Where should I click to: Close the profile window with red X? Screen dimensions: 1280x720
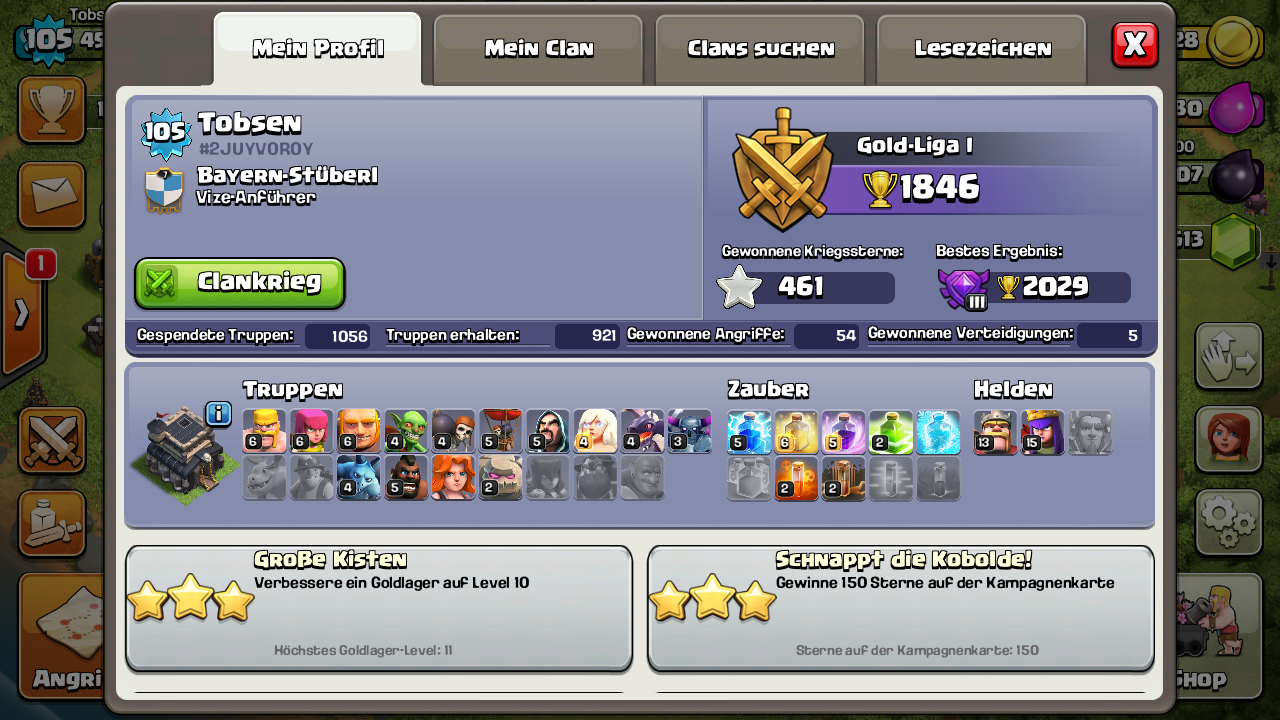1135,44
